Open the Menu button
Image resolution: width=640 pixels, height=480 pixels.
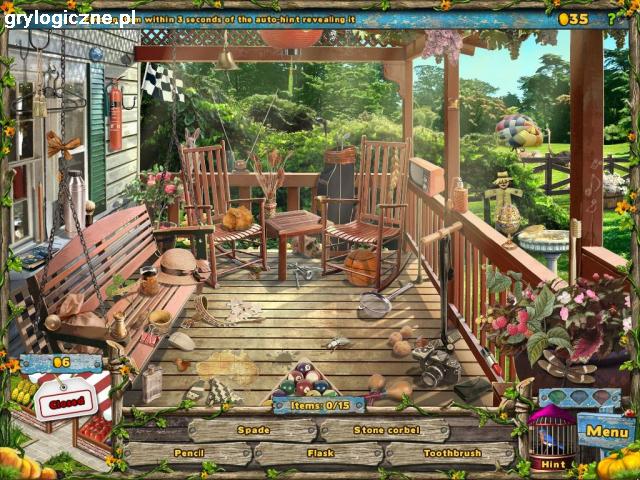click(x=606, y=431)
